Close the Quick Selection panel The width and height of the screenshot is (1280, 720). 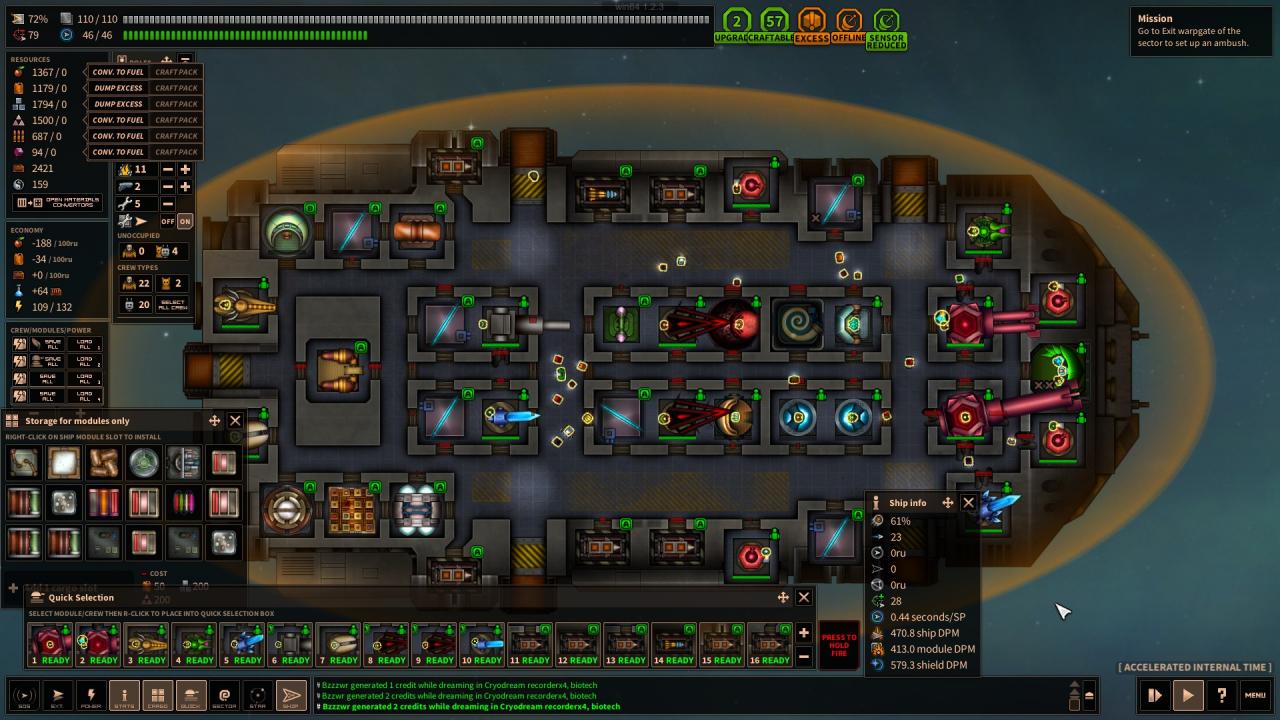tap(803, 597)
